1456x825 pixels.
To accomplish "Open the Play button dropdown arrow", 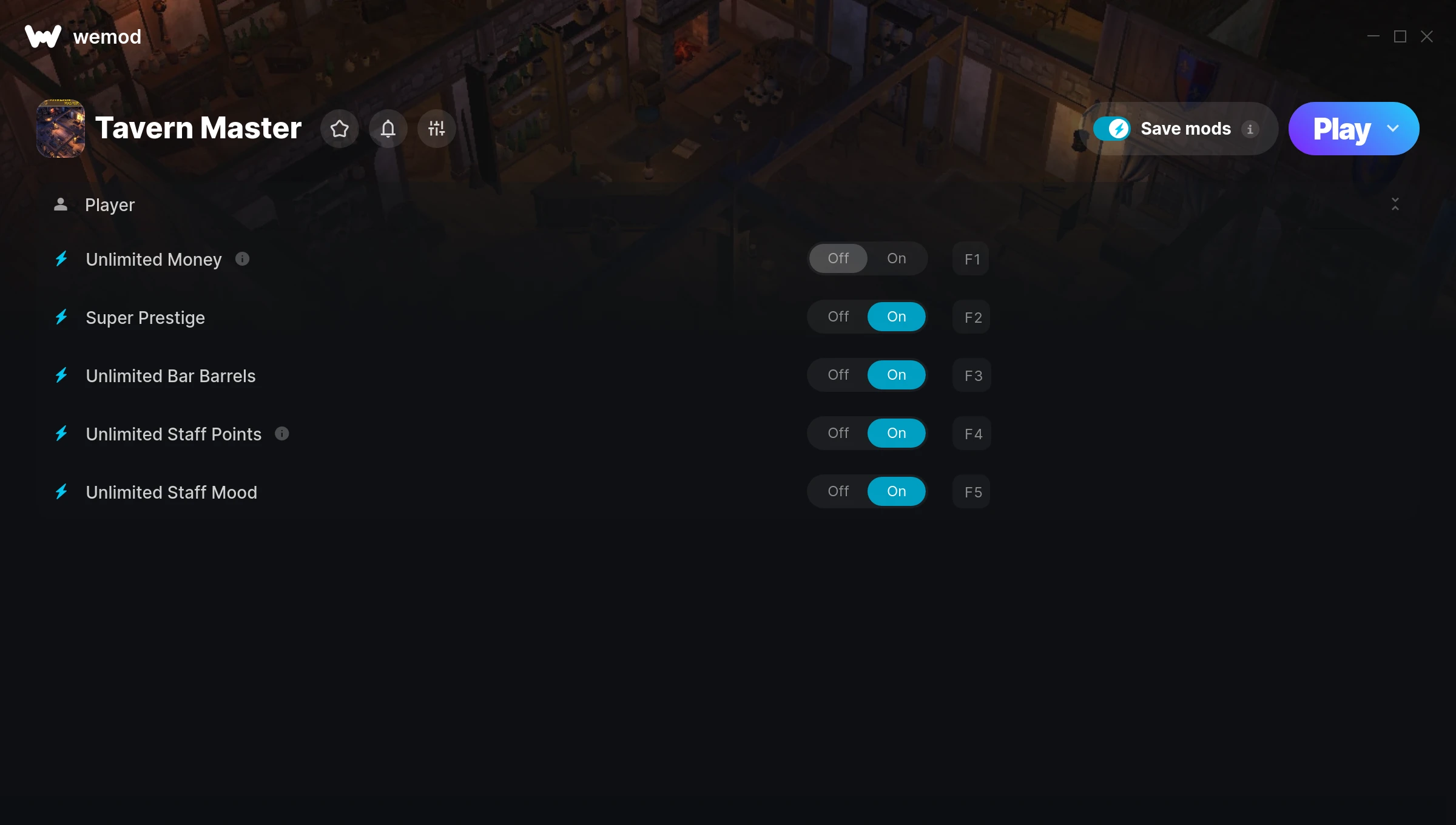I will [x=1393, y=129].
